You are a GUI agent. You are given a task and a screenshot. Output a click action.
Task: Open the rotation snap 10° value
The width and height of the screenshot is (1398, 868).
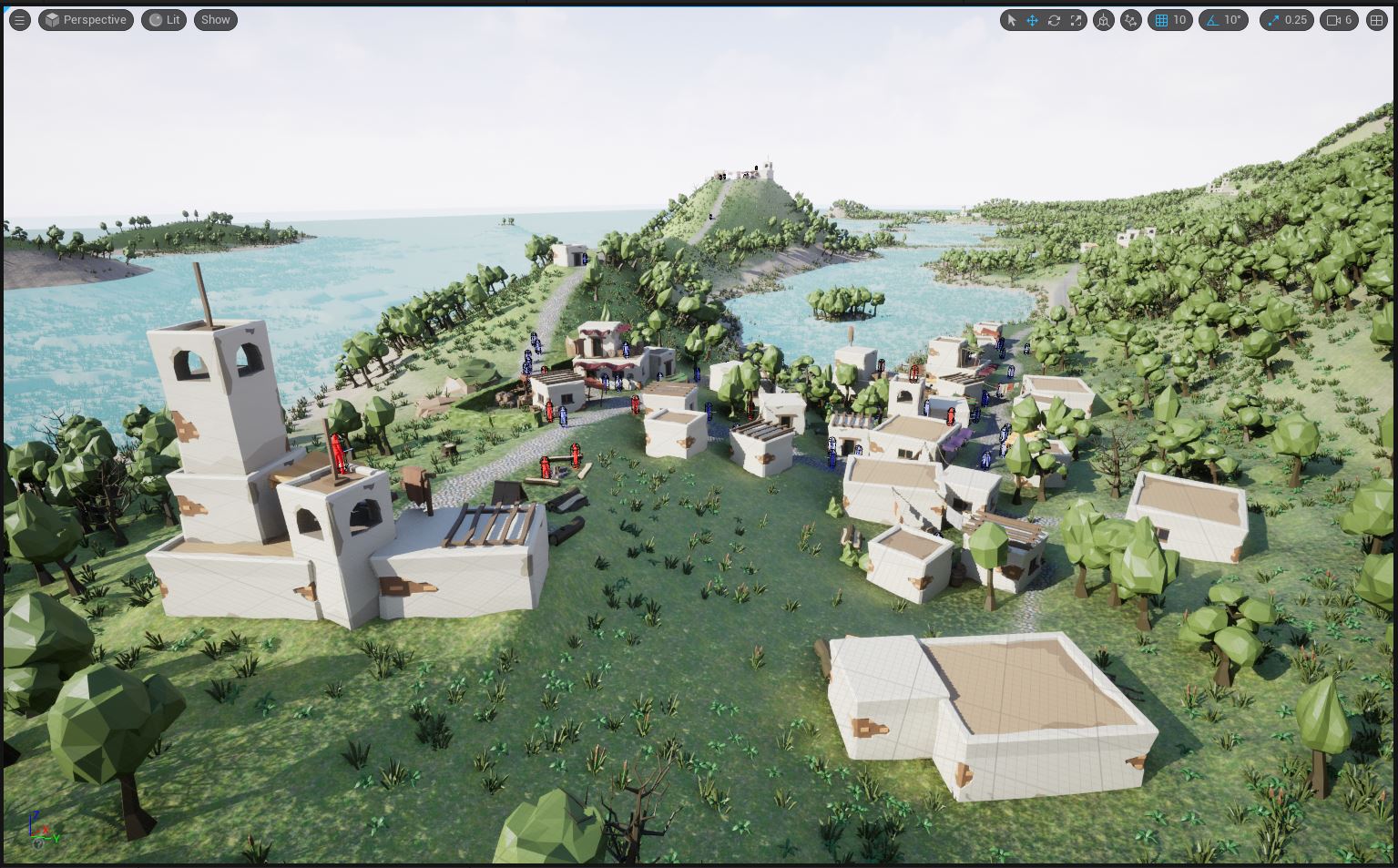[x=1232, y=20]
